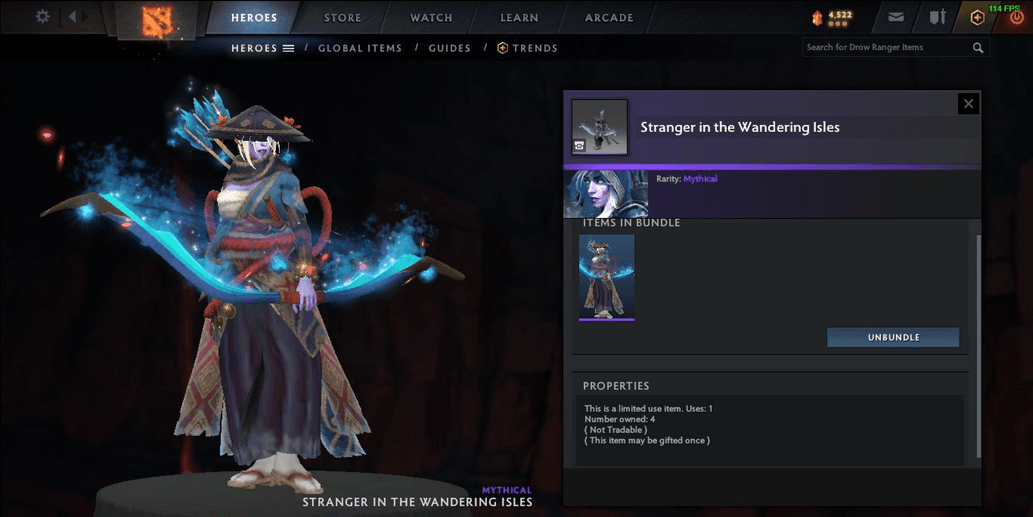Switch to the Heroes tab

click(254, 18)
